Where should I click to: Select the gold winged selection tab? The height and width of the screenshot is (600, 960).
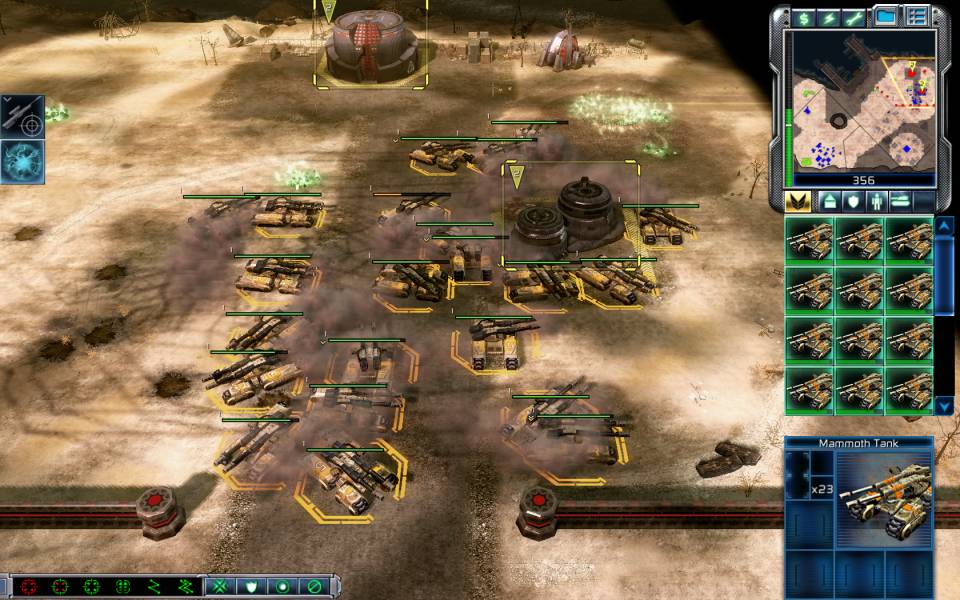click(x=798, y=201)
